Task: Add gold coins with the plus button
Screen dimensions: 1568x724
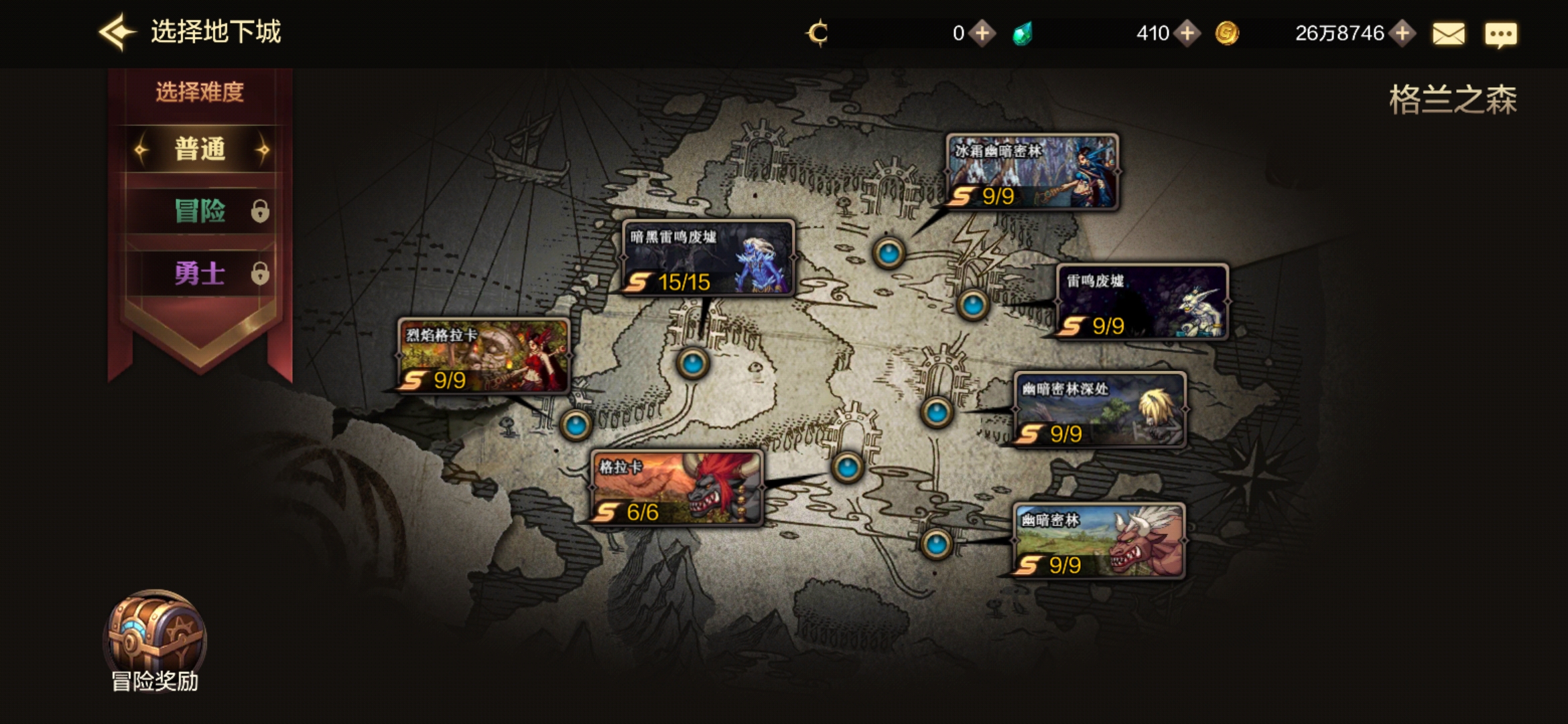Action: coord(1402,33)
